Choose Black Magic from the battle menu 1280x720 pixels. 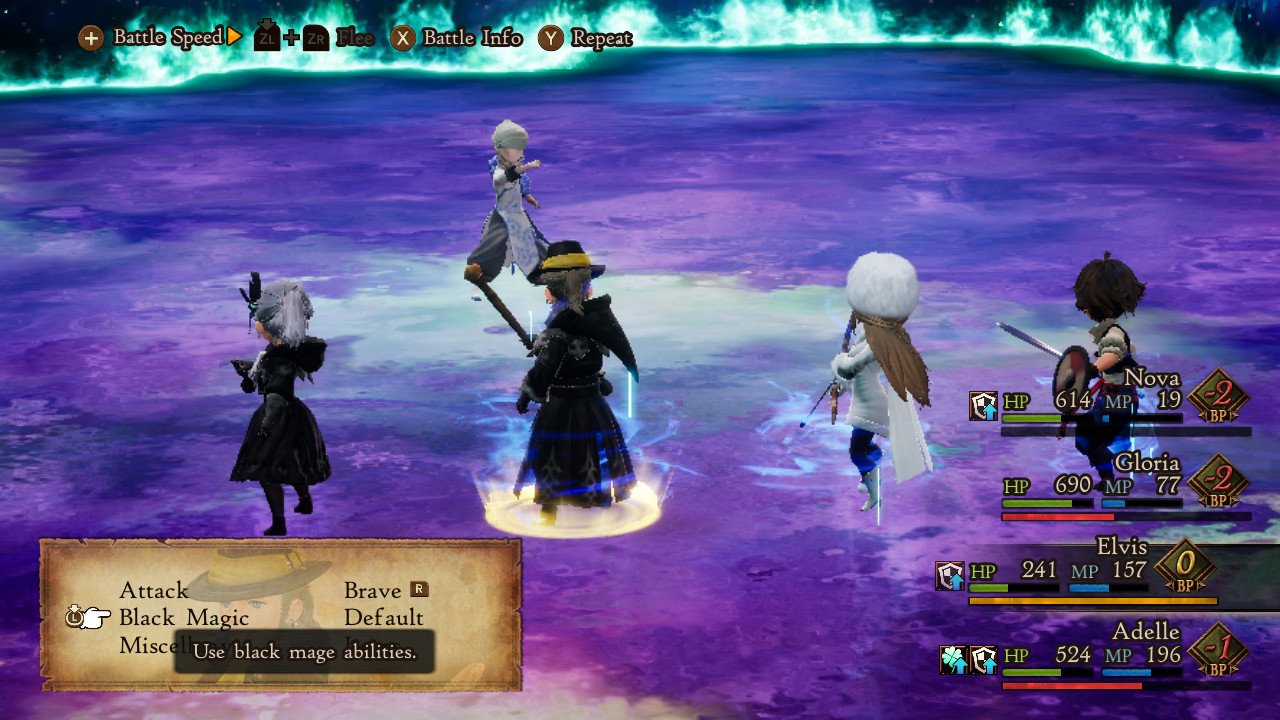(184, 618)
